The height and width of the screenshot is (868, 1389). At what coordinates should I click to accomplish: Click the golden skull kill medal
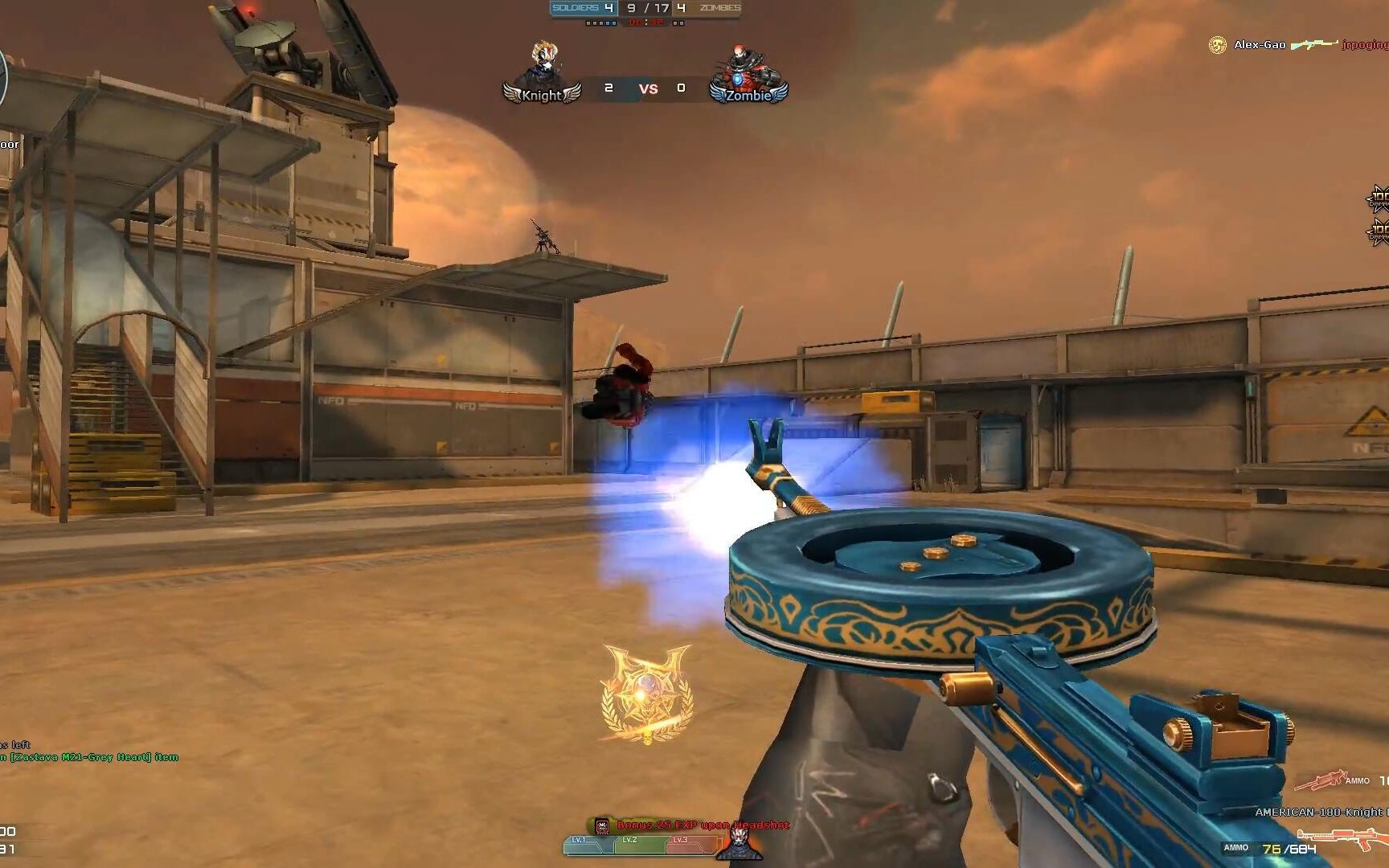pos(646,693)
